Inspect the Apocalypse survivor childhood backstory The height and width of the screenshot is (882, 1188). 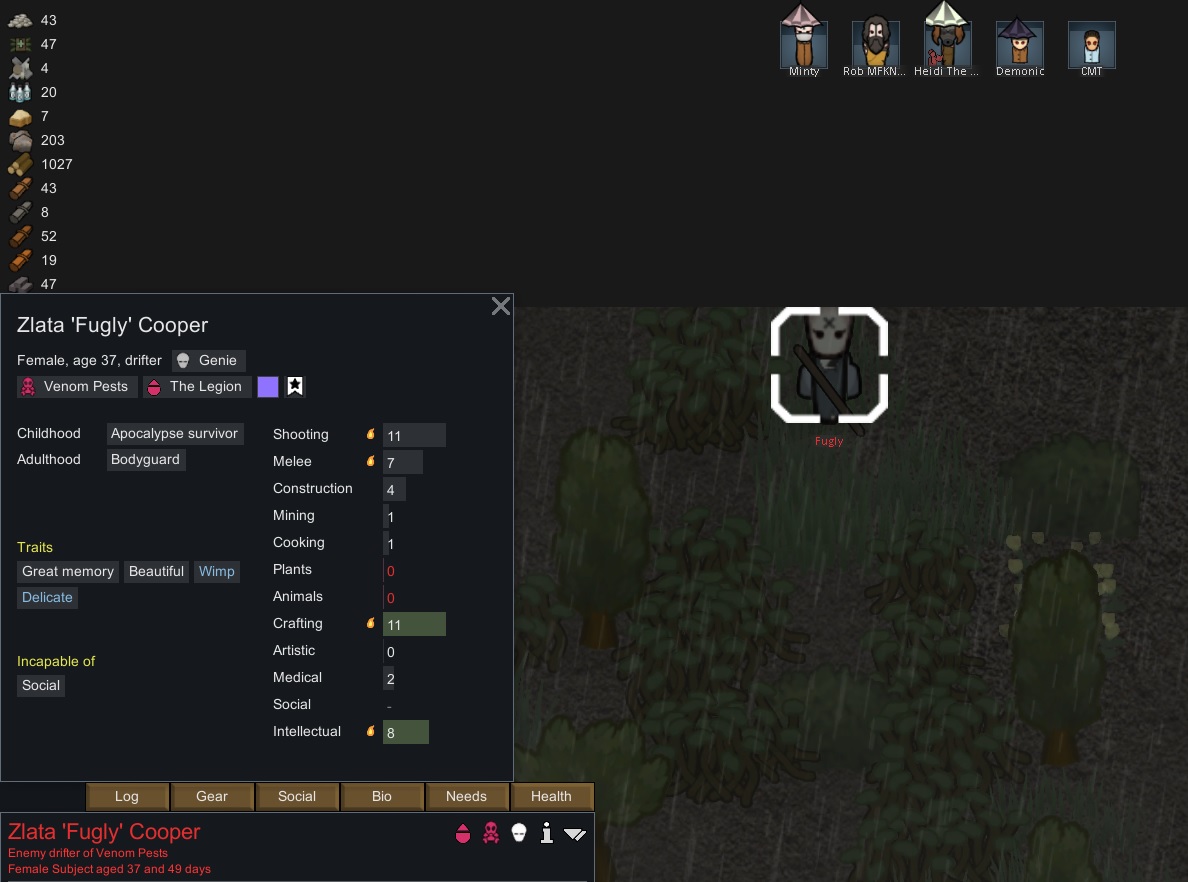174,433
